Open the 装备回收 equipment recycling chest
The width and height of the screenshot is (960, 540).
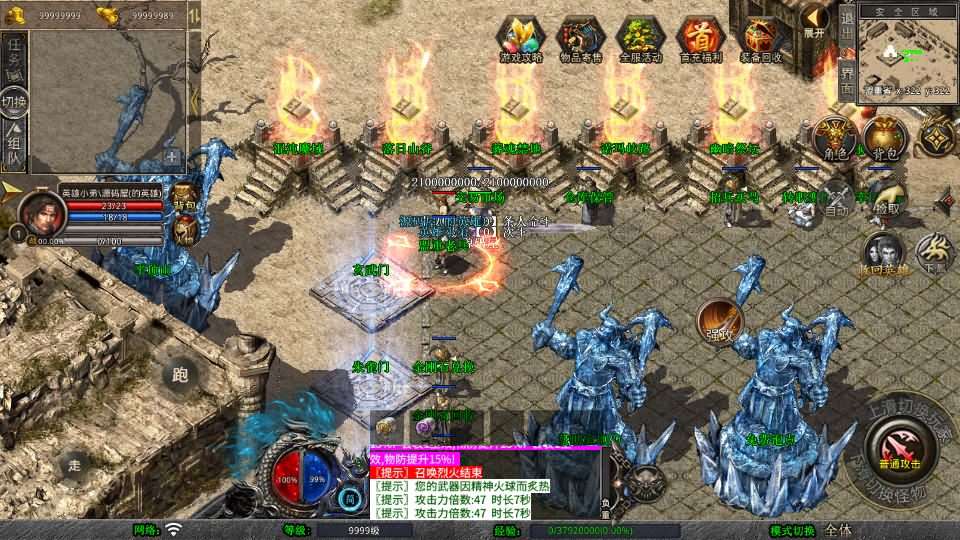(x=760, y=38)
